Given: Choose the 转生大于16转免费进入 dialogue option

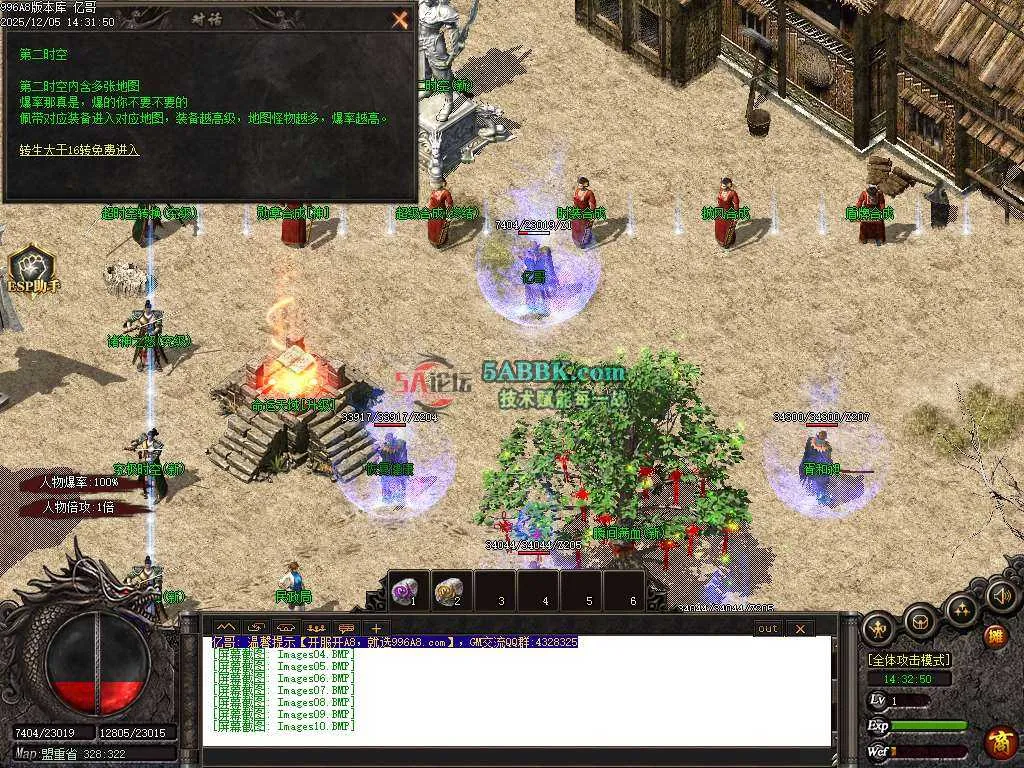Looking at the screenshot, I should click(79, 150).
